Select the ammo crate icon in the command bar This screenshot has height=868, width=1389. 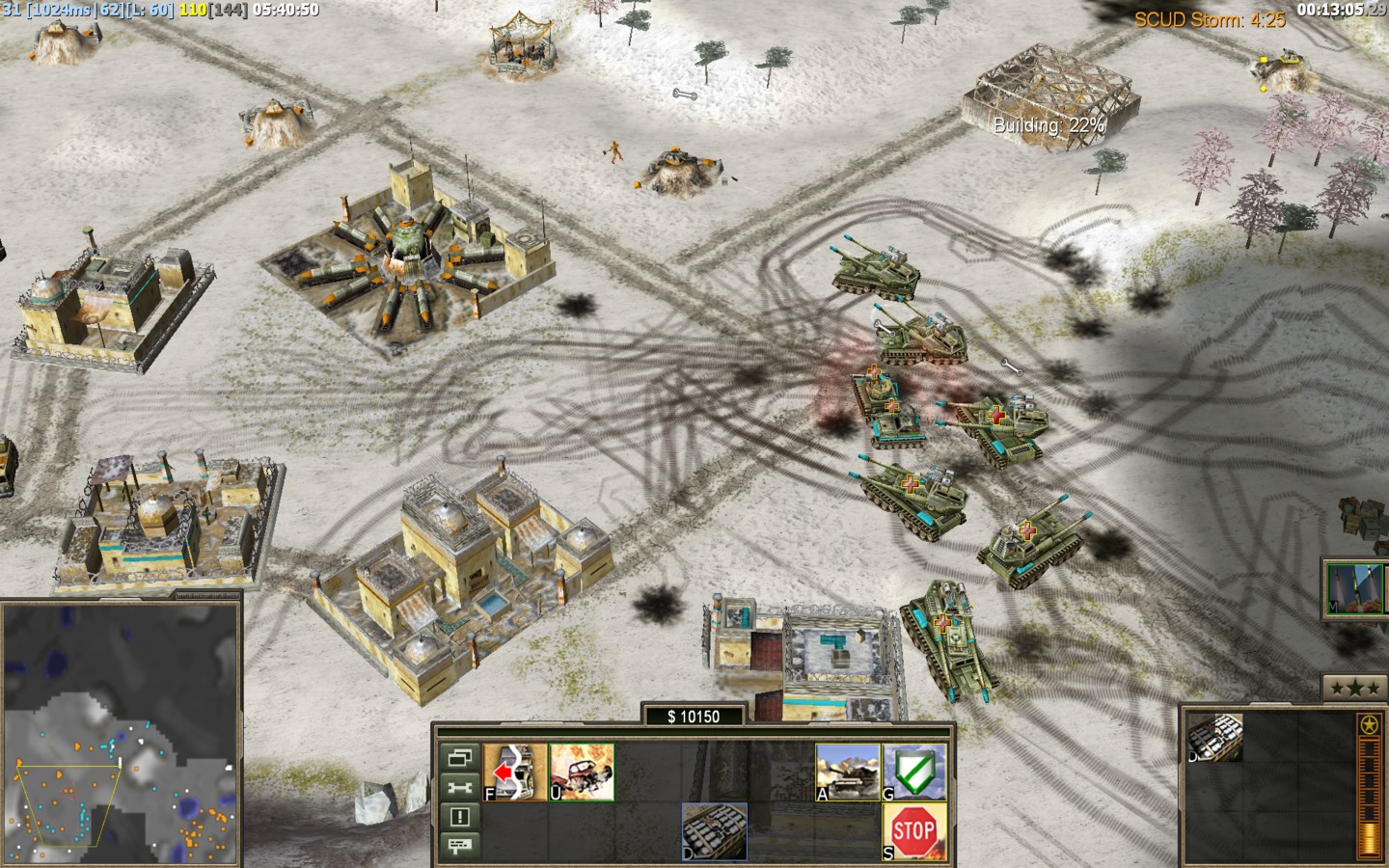[x=715, y=830]
